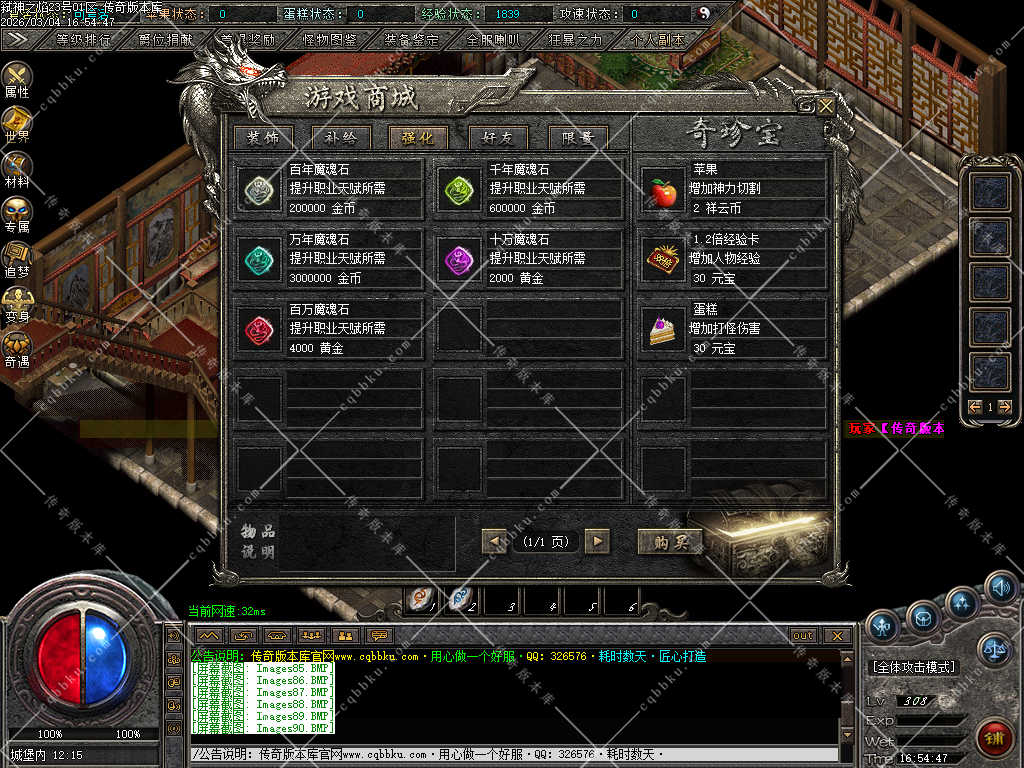
Task: Switch to the 装饰 shop tab
Action: tap(263, 138)
